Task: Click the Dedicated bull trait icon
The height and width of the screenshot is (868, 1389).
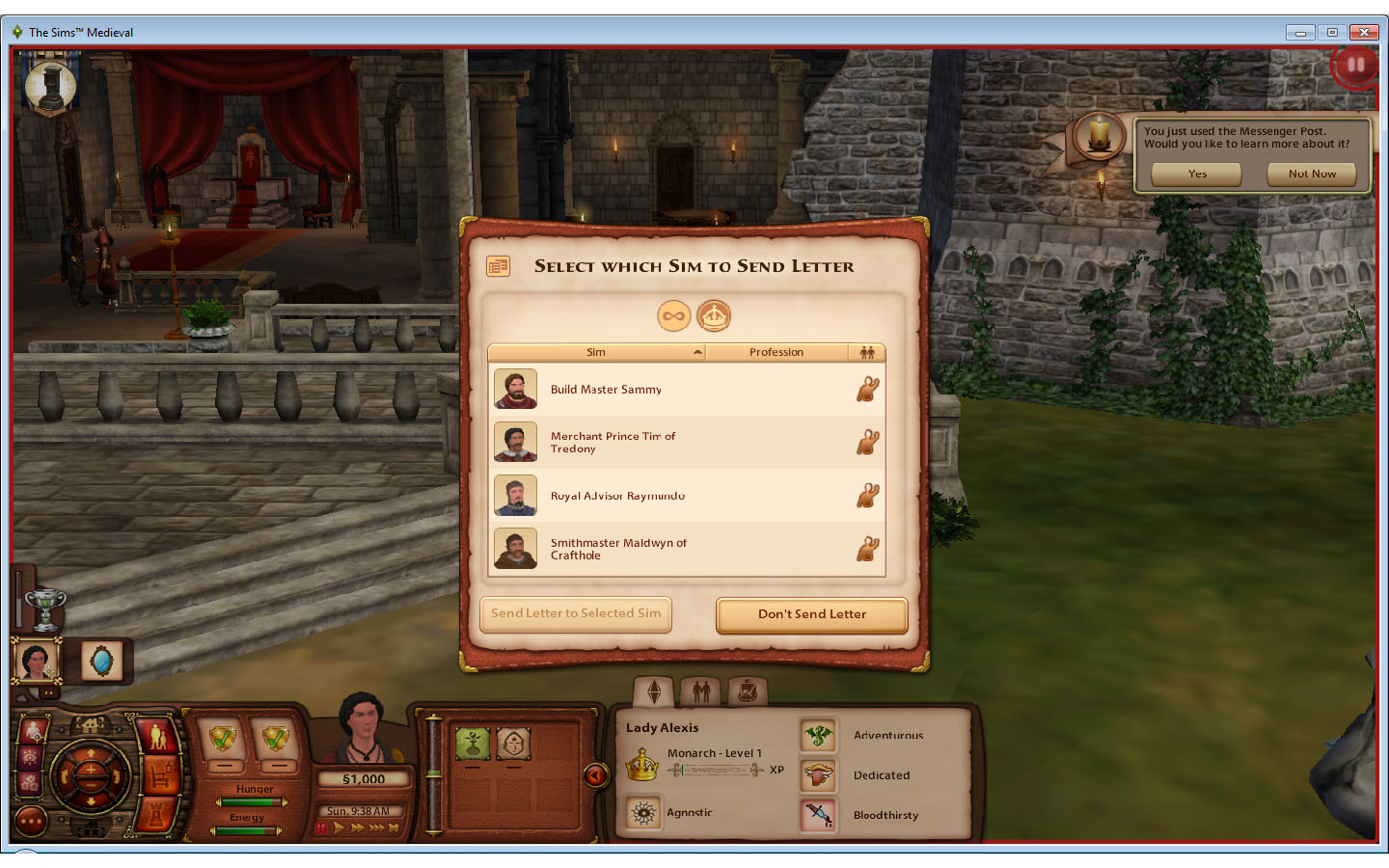Action: (x=818, y=774)
